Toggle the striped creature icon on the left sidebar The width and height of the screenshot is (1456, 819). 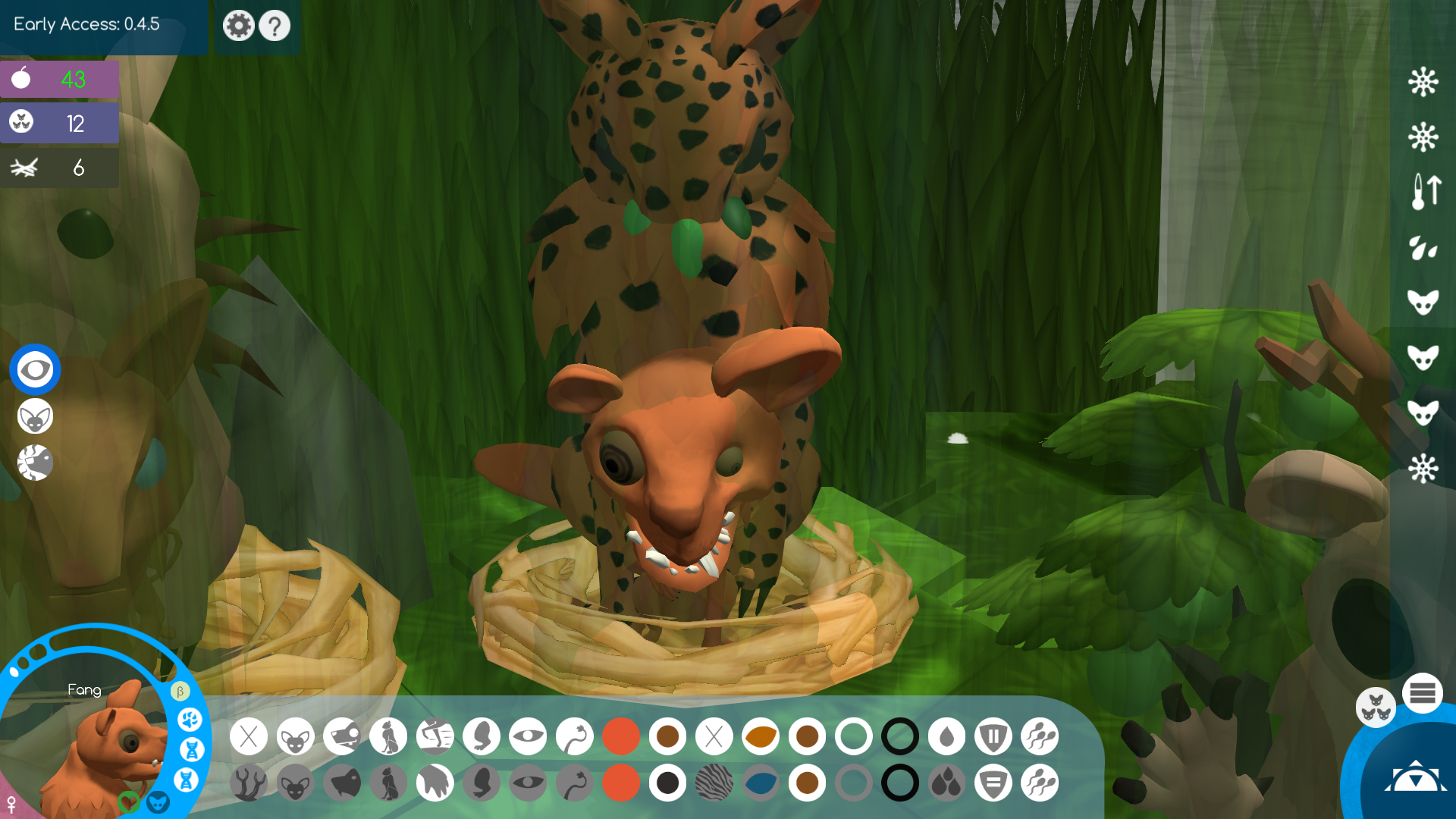tap(34, 463)
